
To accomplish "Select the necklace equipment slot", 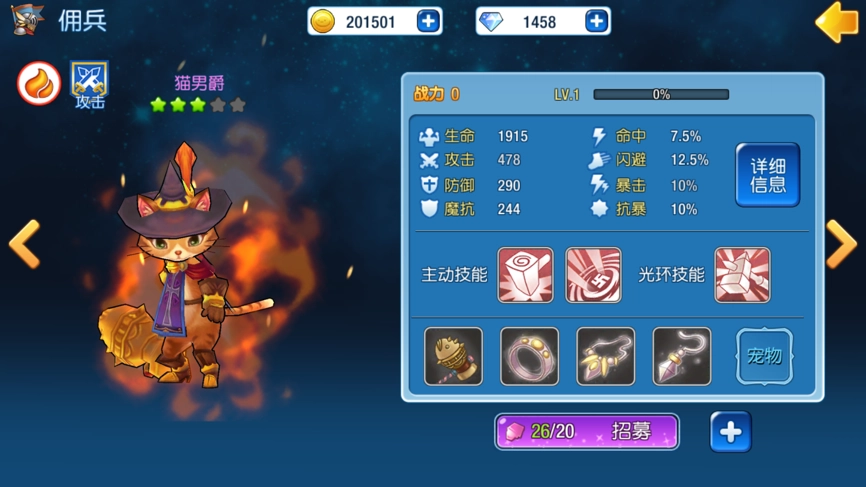I will tap(605, 356).
